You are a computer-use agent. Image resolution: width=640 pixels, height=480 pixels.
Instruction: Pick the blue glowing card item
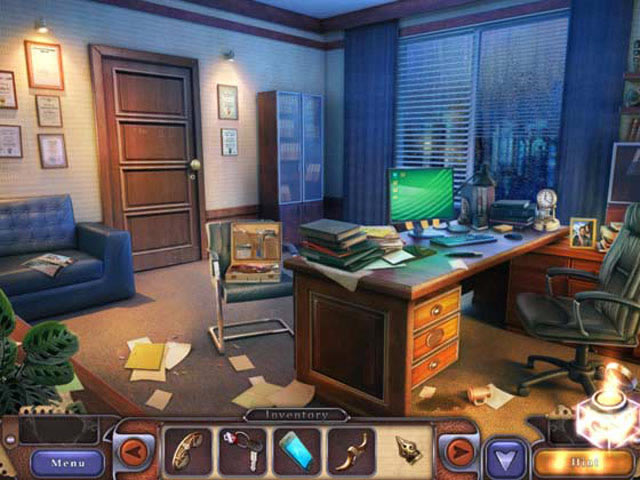(x=297, y=449)
